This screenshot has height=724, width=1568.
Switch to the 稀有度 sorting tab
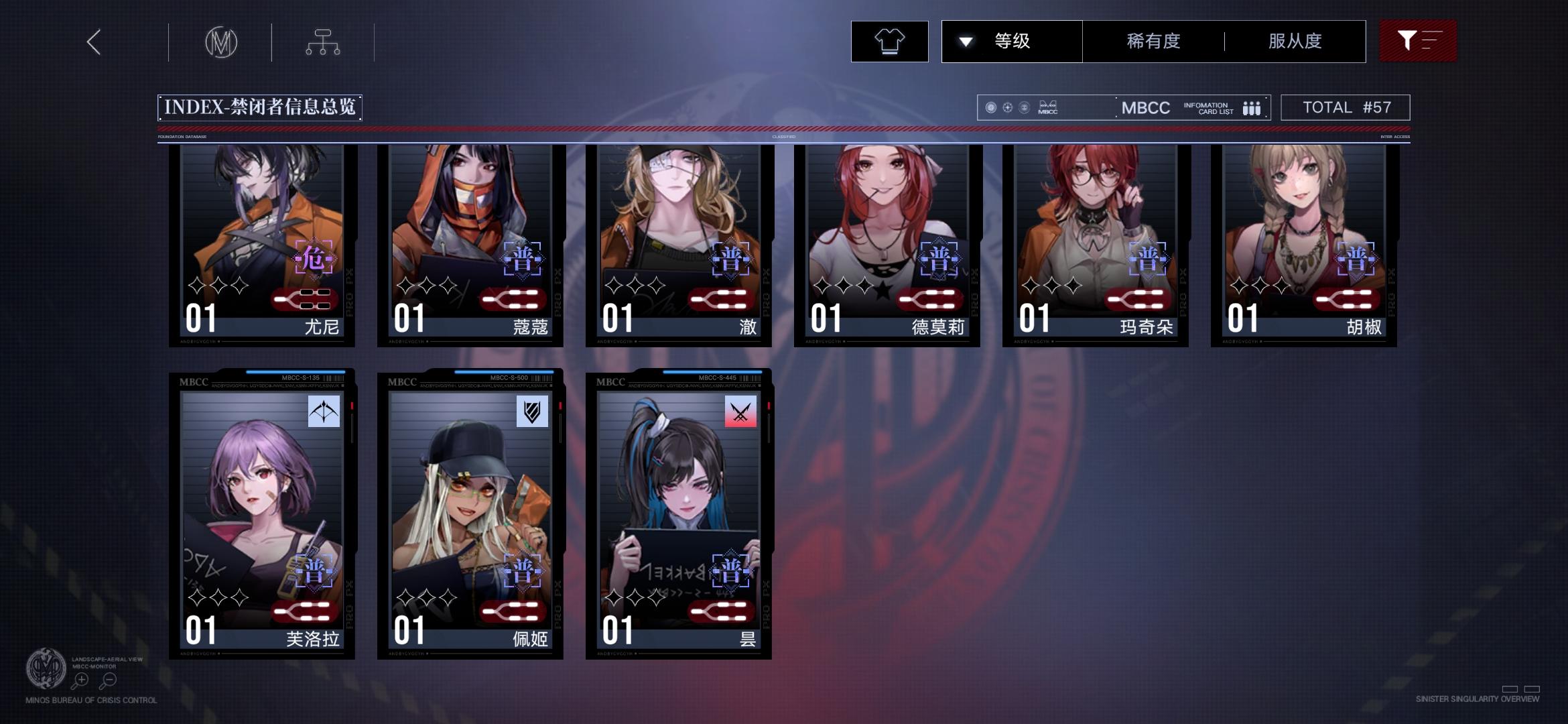(1153, 41)
